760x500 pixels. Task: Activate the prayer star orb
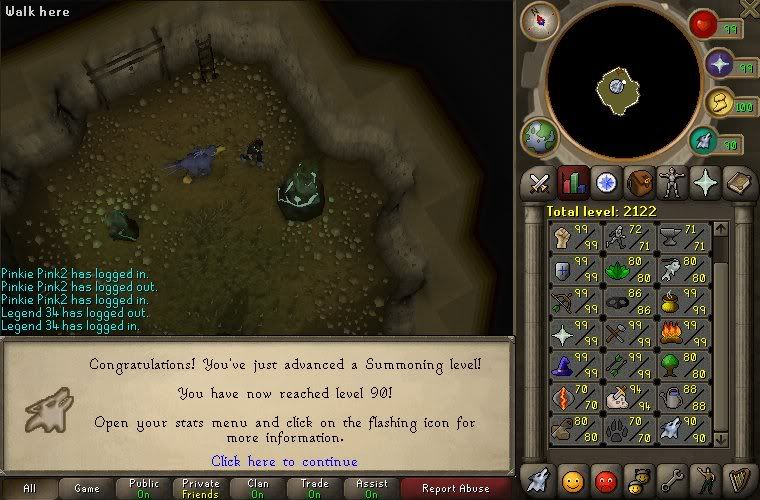[717, 65]
